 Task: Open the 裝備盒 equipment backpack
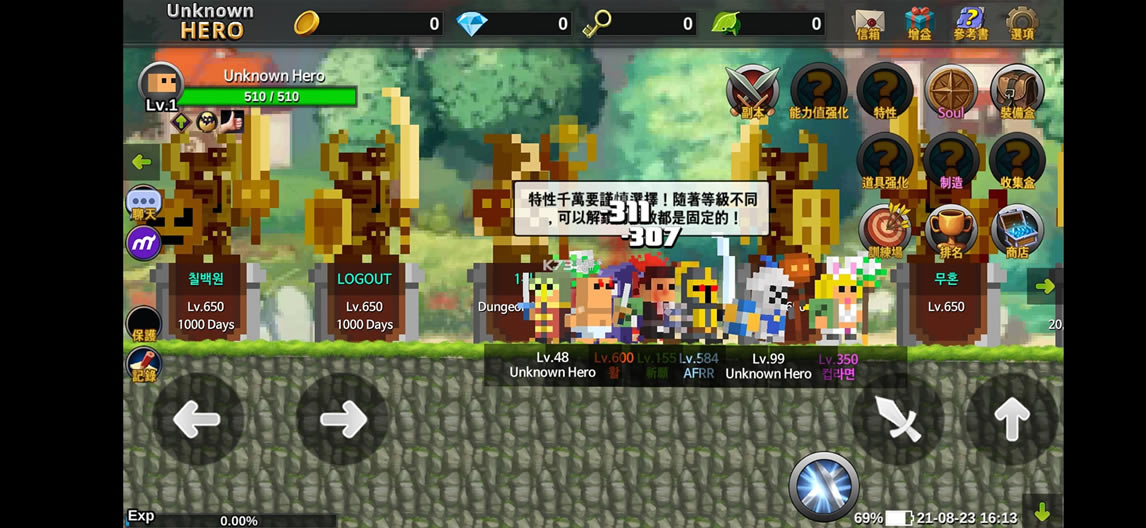[x=1017, y=91]
